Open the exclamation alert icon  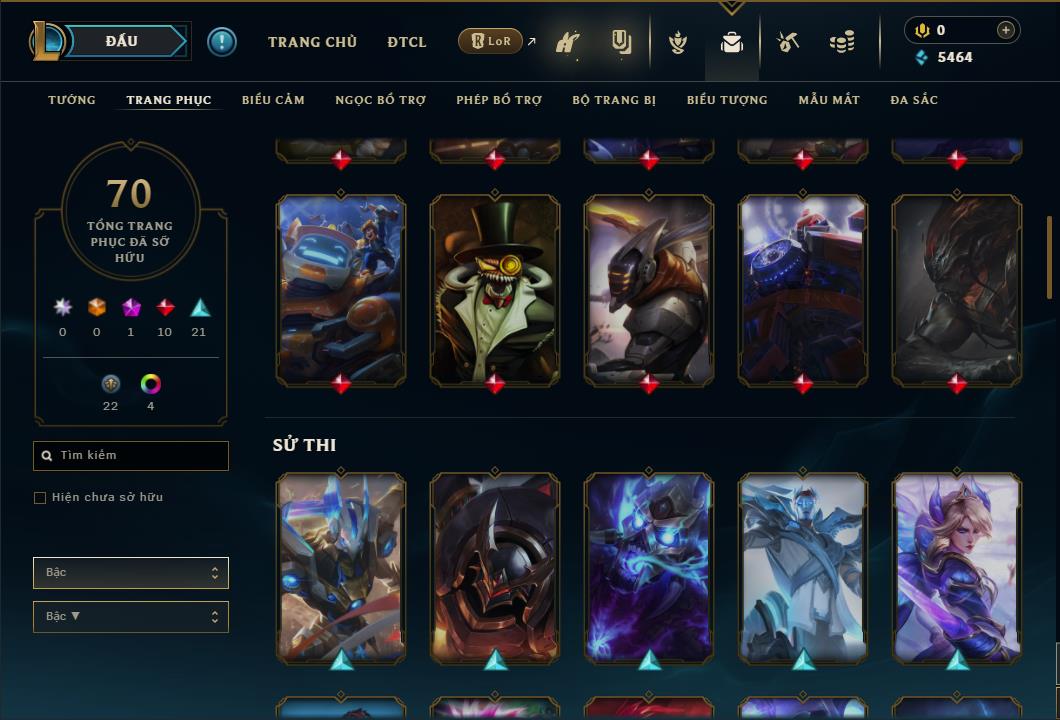click(222, 41)
